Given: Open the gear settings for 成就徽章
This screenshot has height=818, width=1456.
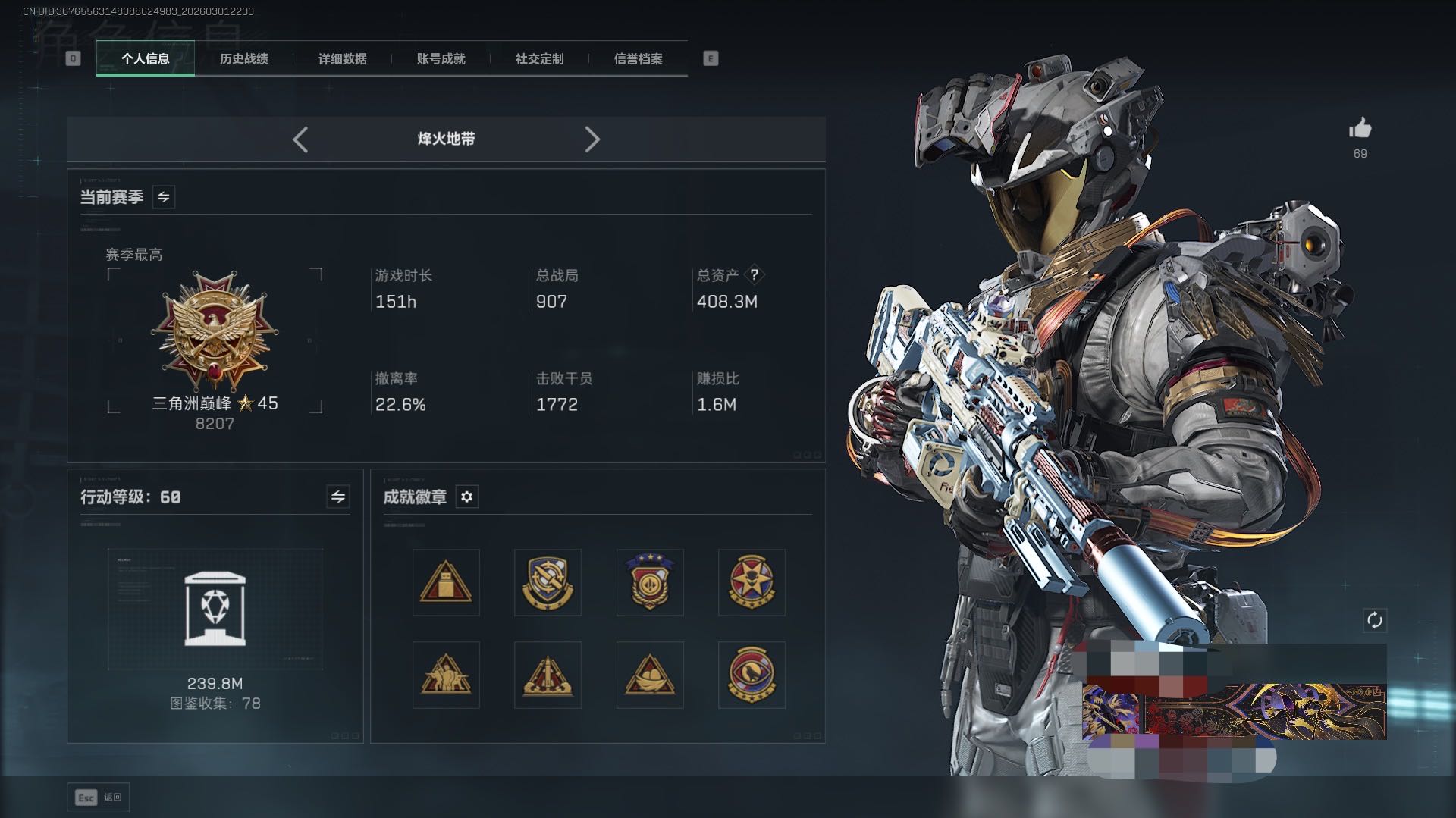Looking at the screenshot, I should click(466, 497).
